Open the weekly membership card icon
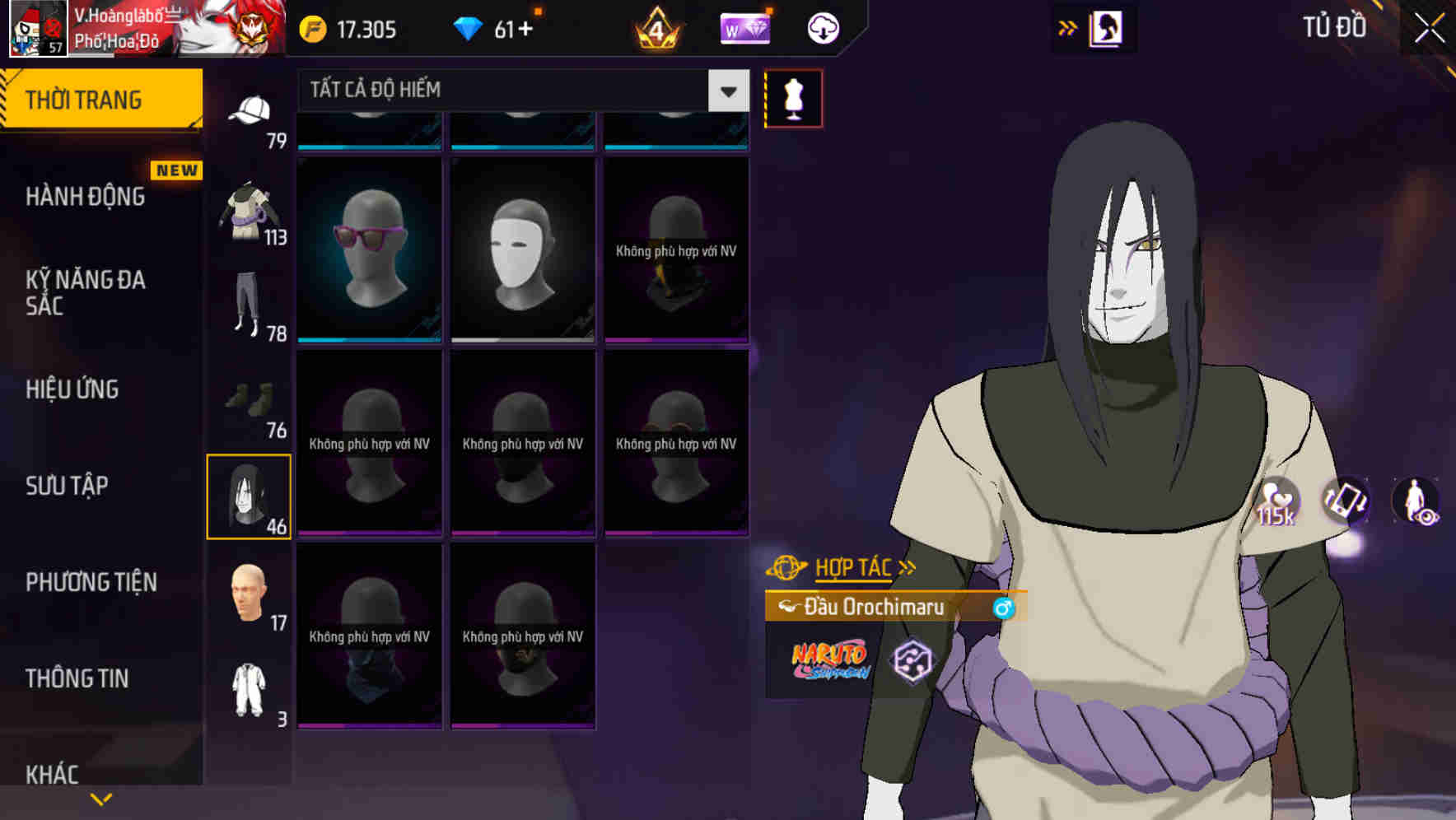This screenshot has width=1456, height=820. pos(745,27)
